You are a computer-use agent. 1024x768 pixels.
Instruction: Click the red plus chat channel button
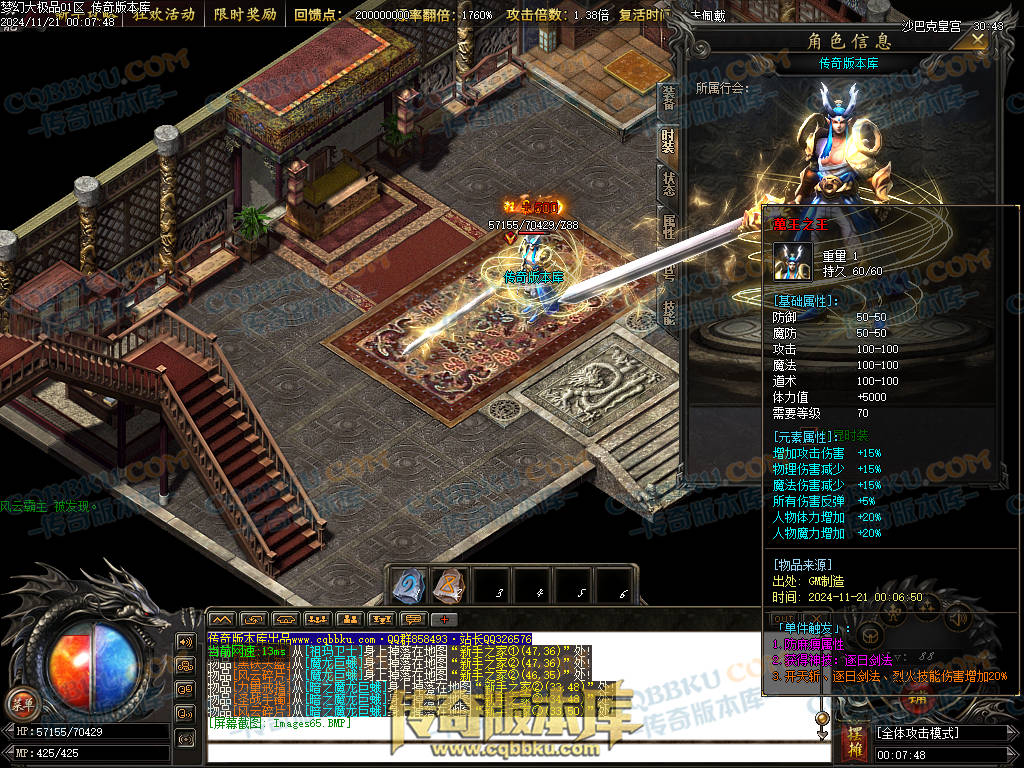[444, 620]
